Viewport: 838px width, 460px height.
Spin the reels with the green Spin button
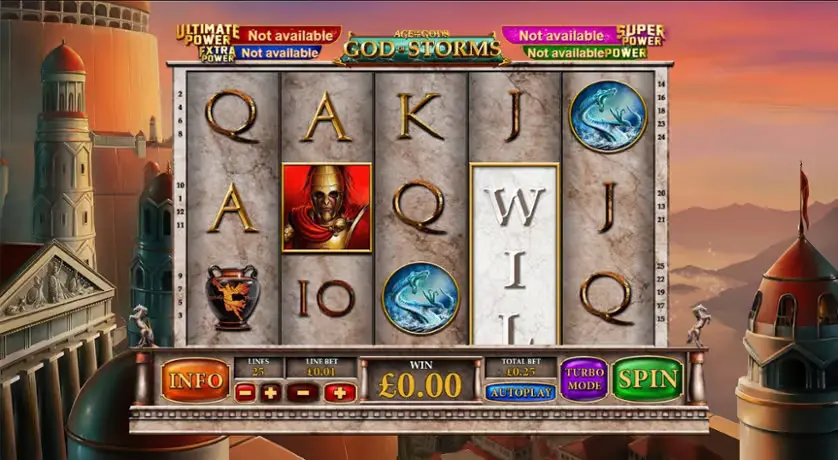pyautogui.click(x=648, y=380)
